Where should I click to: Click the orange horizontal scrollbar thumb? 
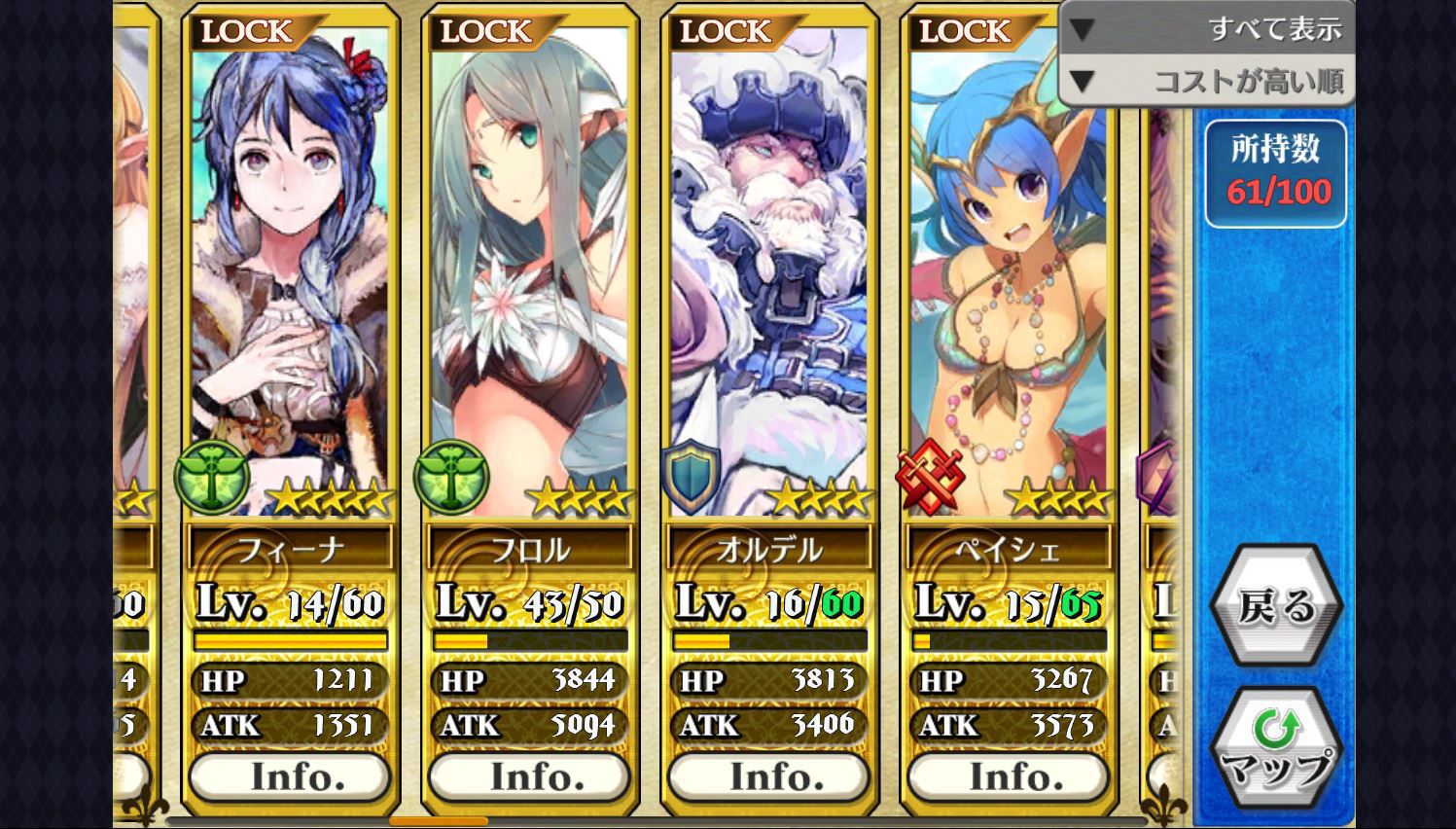pos(438,822)
